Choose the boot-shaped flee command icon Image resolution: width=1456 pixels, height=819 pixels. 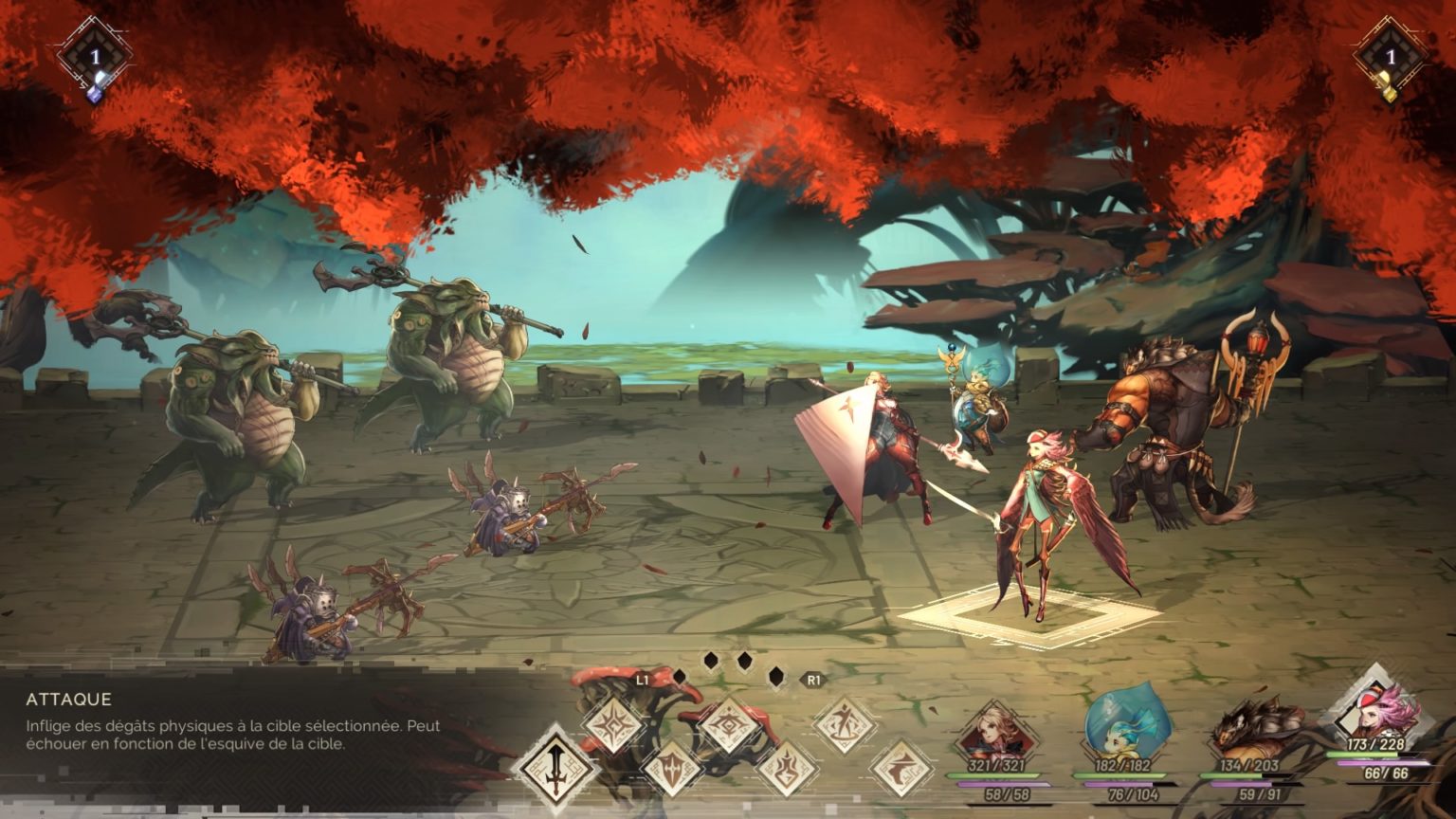(900, 766)
